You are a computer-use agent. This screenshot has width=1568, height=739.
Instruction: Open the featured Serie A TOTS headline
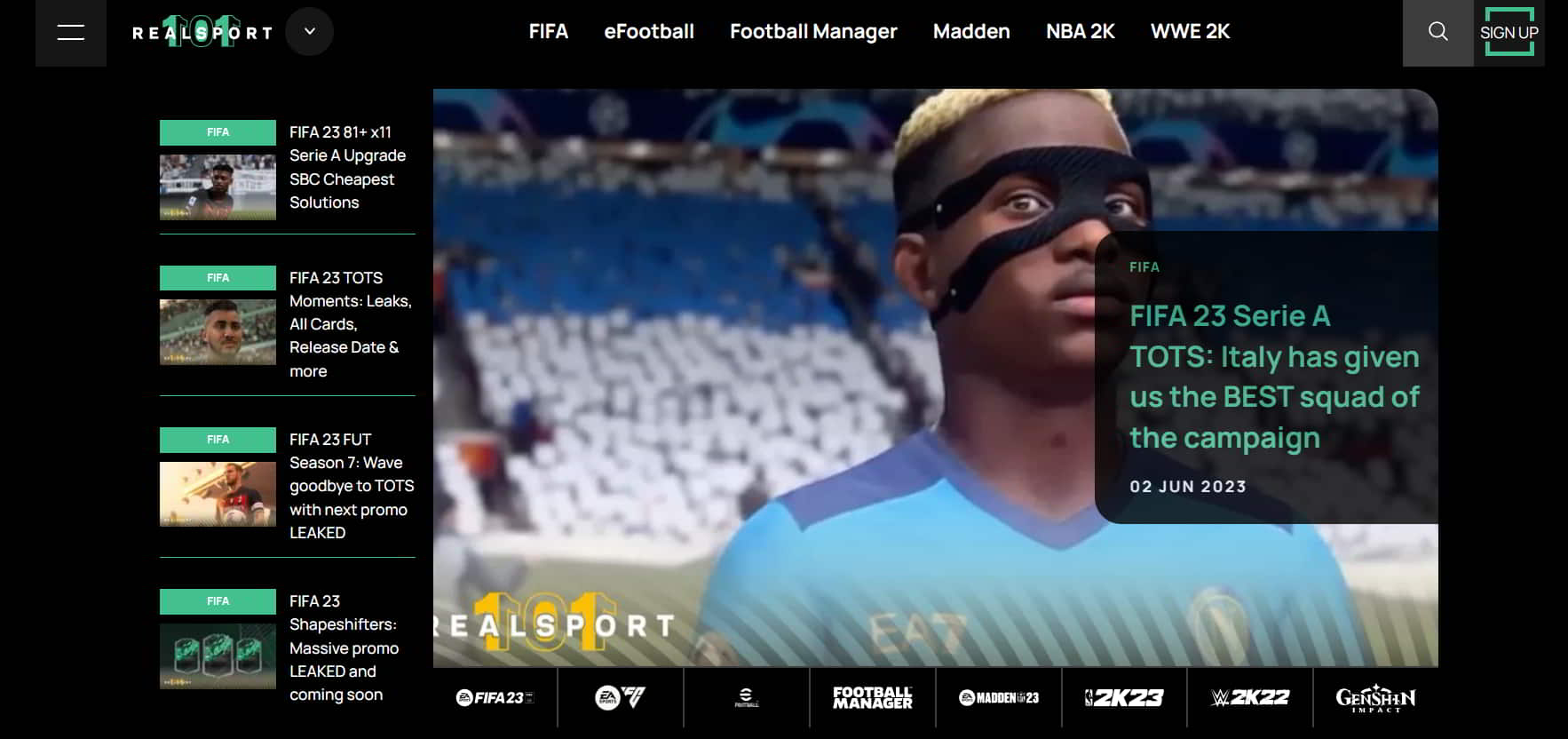coord(1273,377)
